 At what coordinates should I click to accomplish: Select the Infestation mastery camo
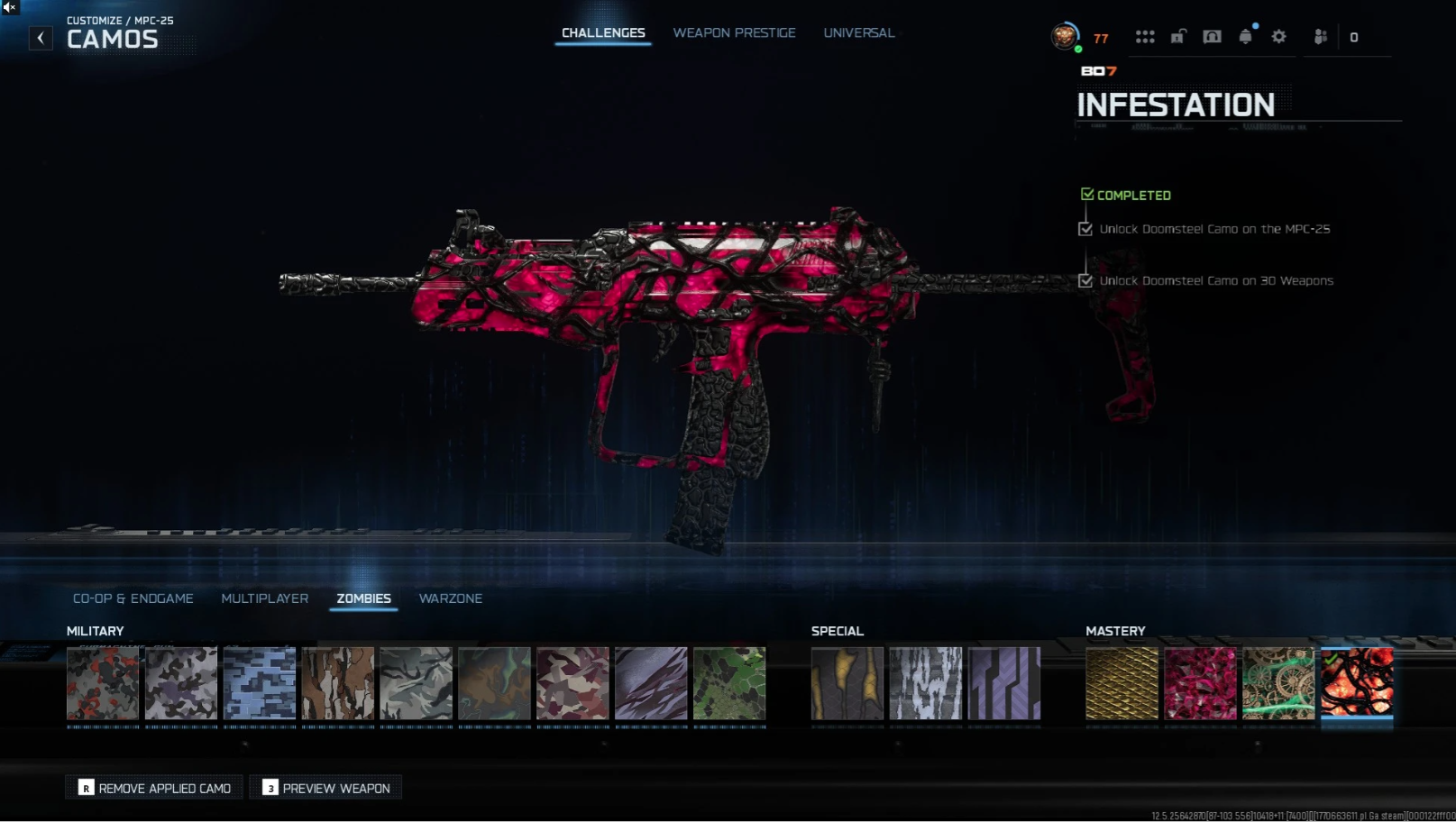click(1357, 683)
